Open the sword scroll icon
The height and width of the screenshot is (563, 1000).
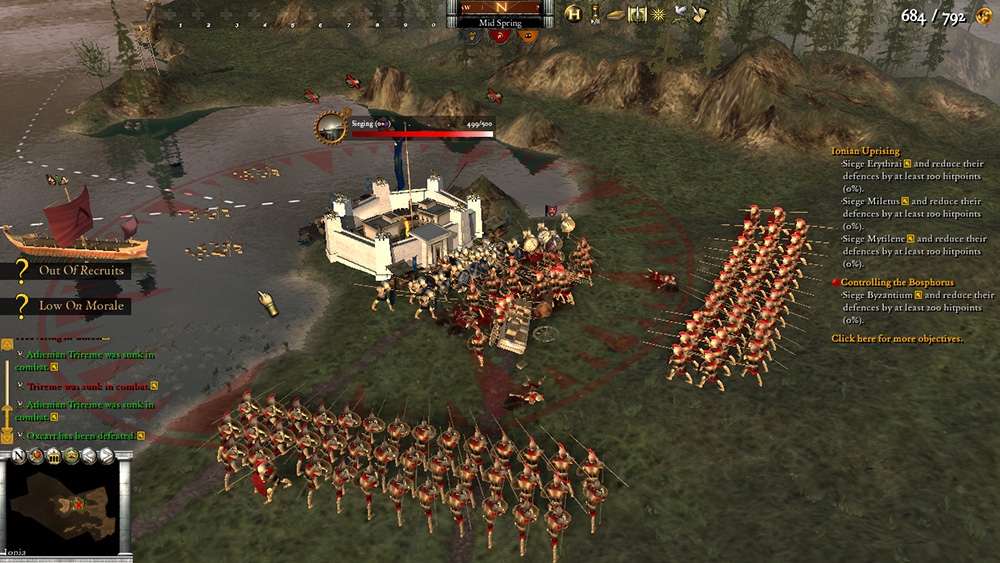coord(636,14)
